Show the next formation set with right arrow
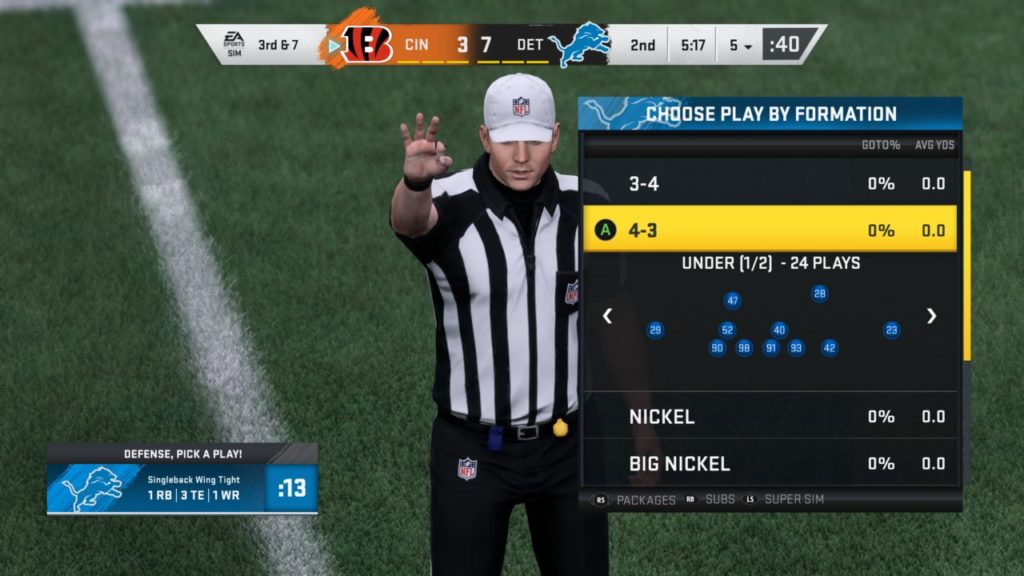 coord(932,316)
